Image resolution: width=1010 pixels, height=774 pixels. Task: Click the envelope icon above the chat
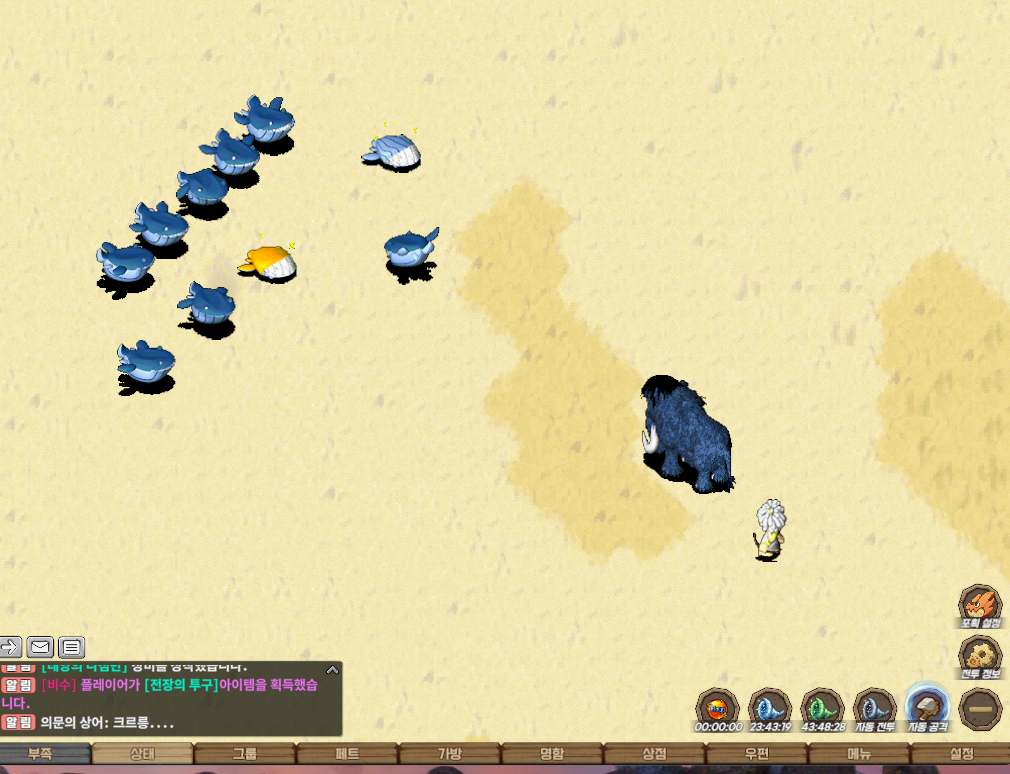click(x=40, y=647)
